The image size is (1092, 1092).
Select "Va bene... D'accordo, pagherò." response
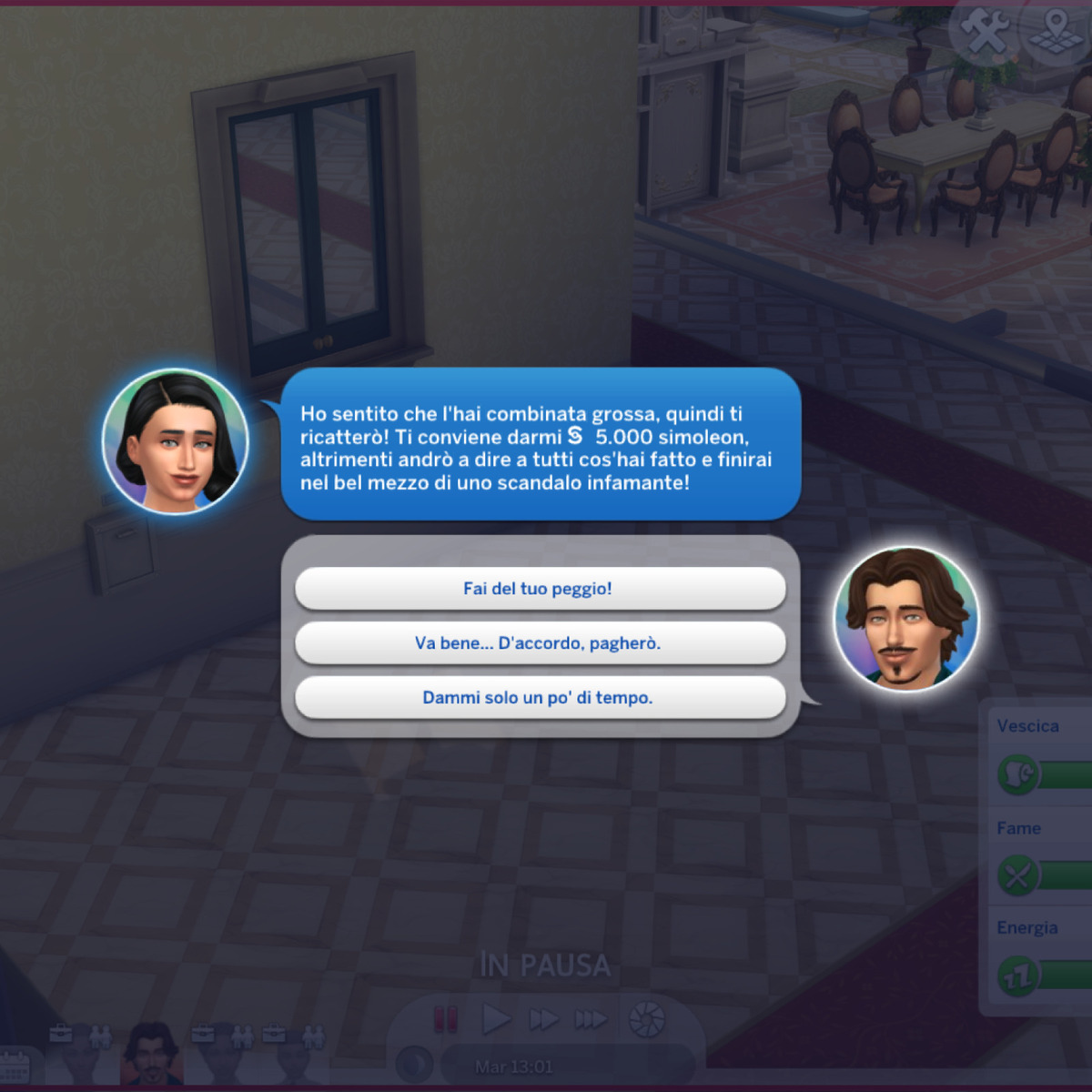[x=540, y=643]
